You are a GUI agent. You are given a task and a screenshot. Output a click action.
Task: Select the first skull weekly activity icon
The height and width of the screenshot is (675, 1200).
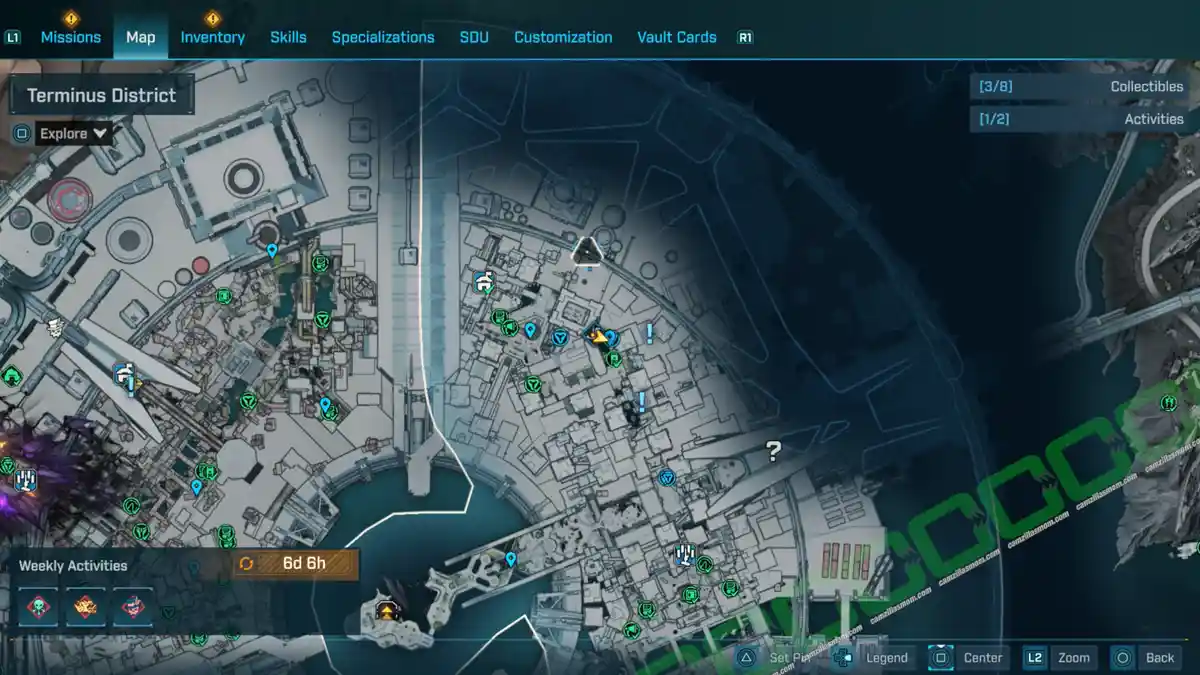pos(38,605)
